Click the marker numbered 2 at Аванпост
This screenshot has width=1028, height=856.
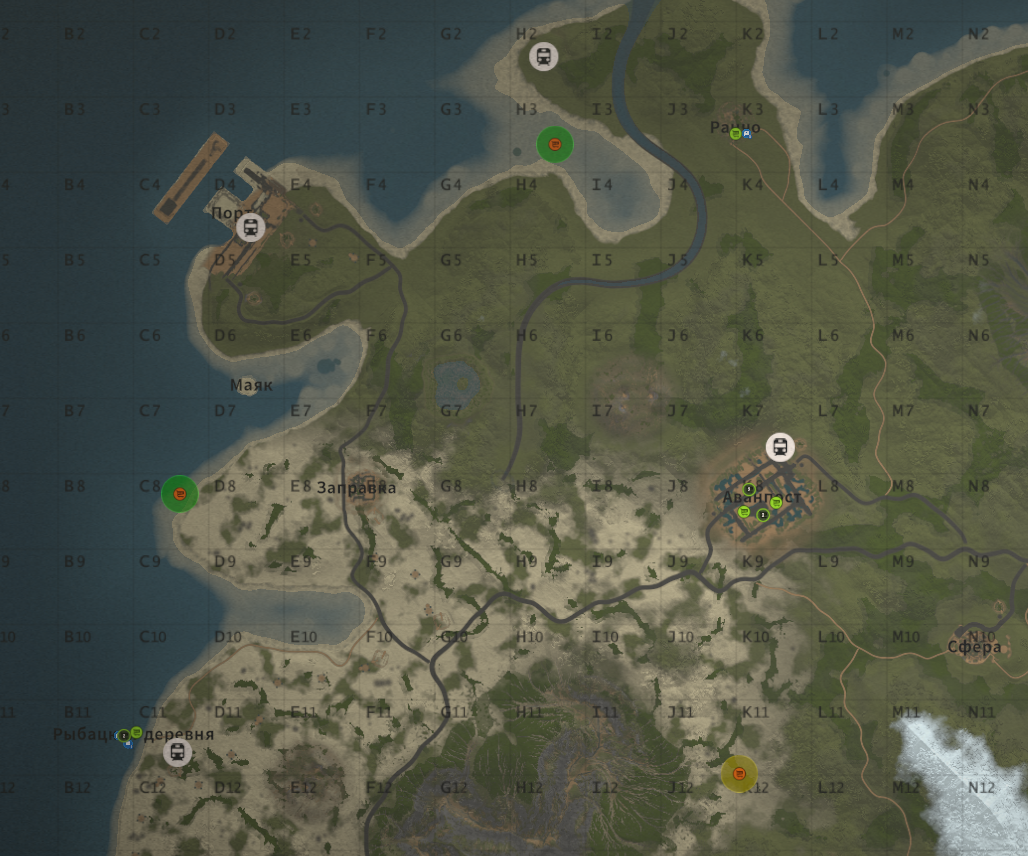tap(763, 515)
